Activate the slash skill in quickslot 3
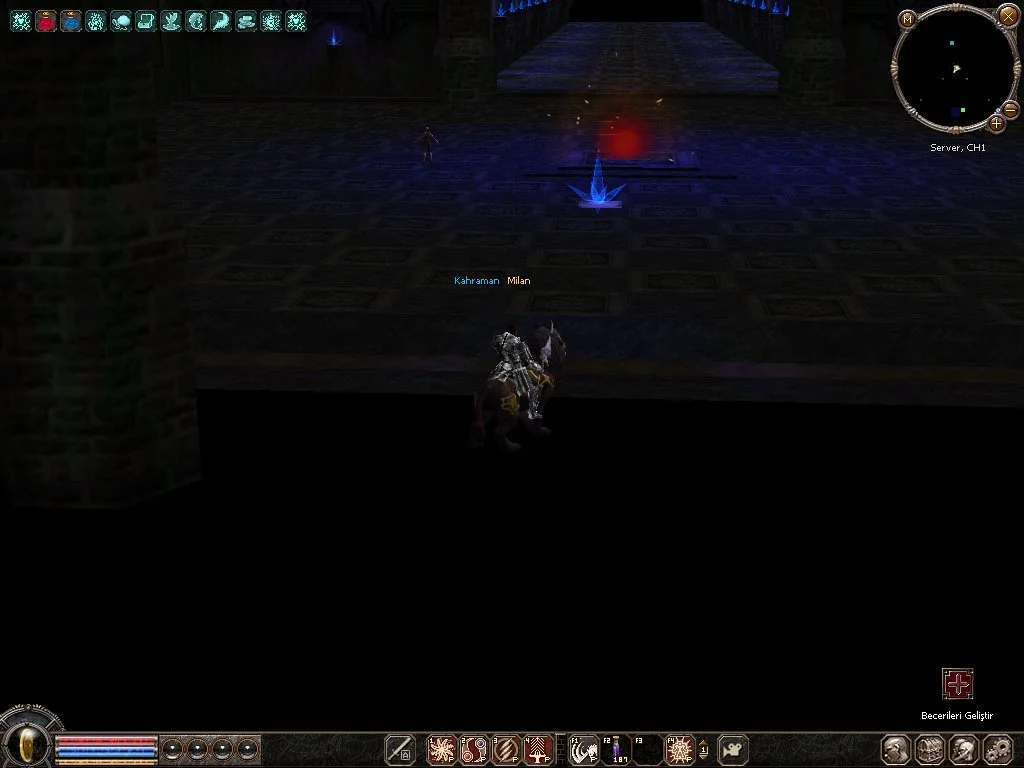The width and height of the screenshot is (1024, 768). [x=508, y=749]
